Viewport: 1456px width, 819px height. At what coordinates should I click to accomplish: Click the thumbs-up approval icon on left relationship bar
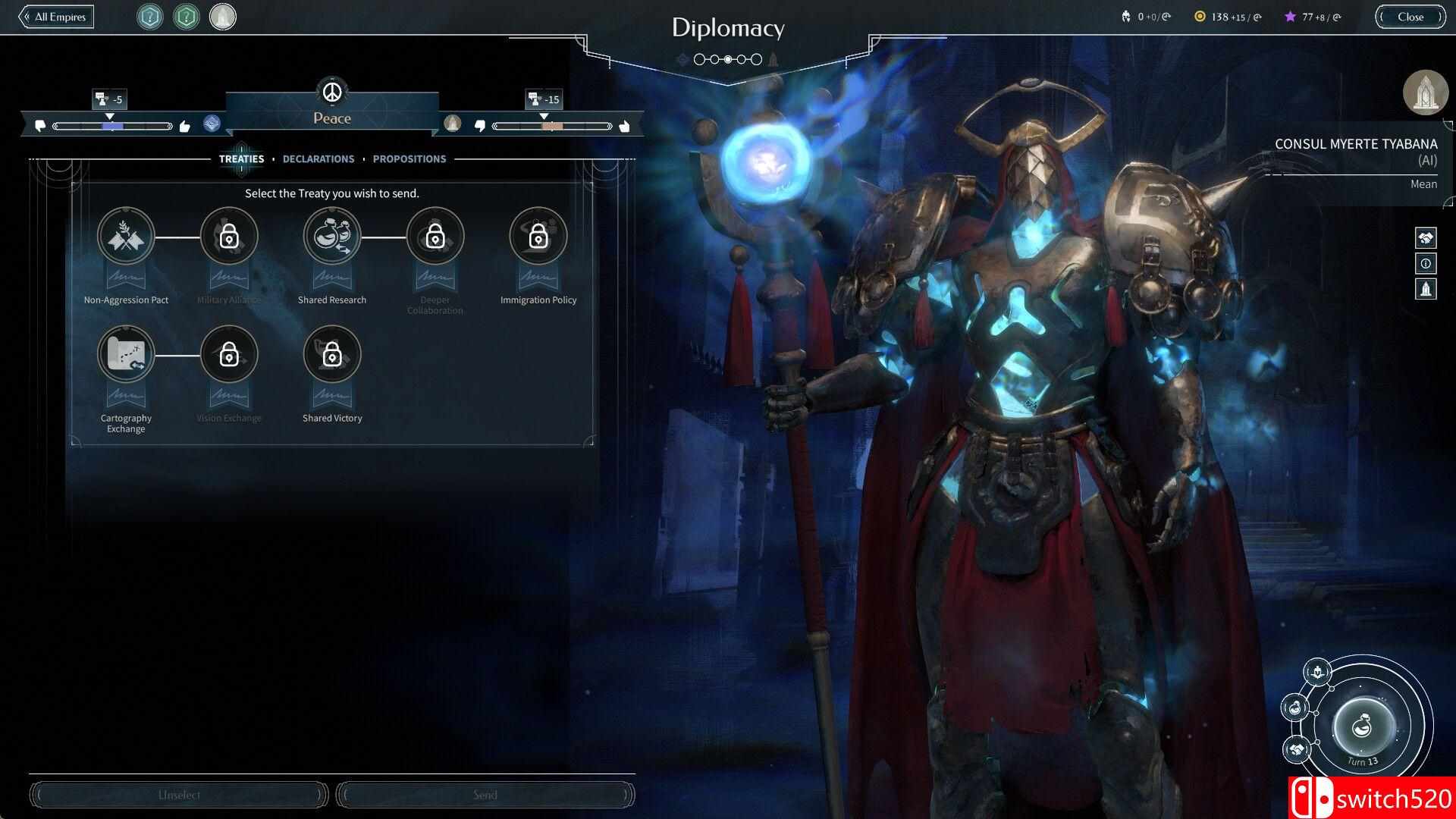[184, 126]
